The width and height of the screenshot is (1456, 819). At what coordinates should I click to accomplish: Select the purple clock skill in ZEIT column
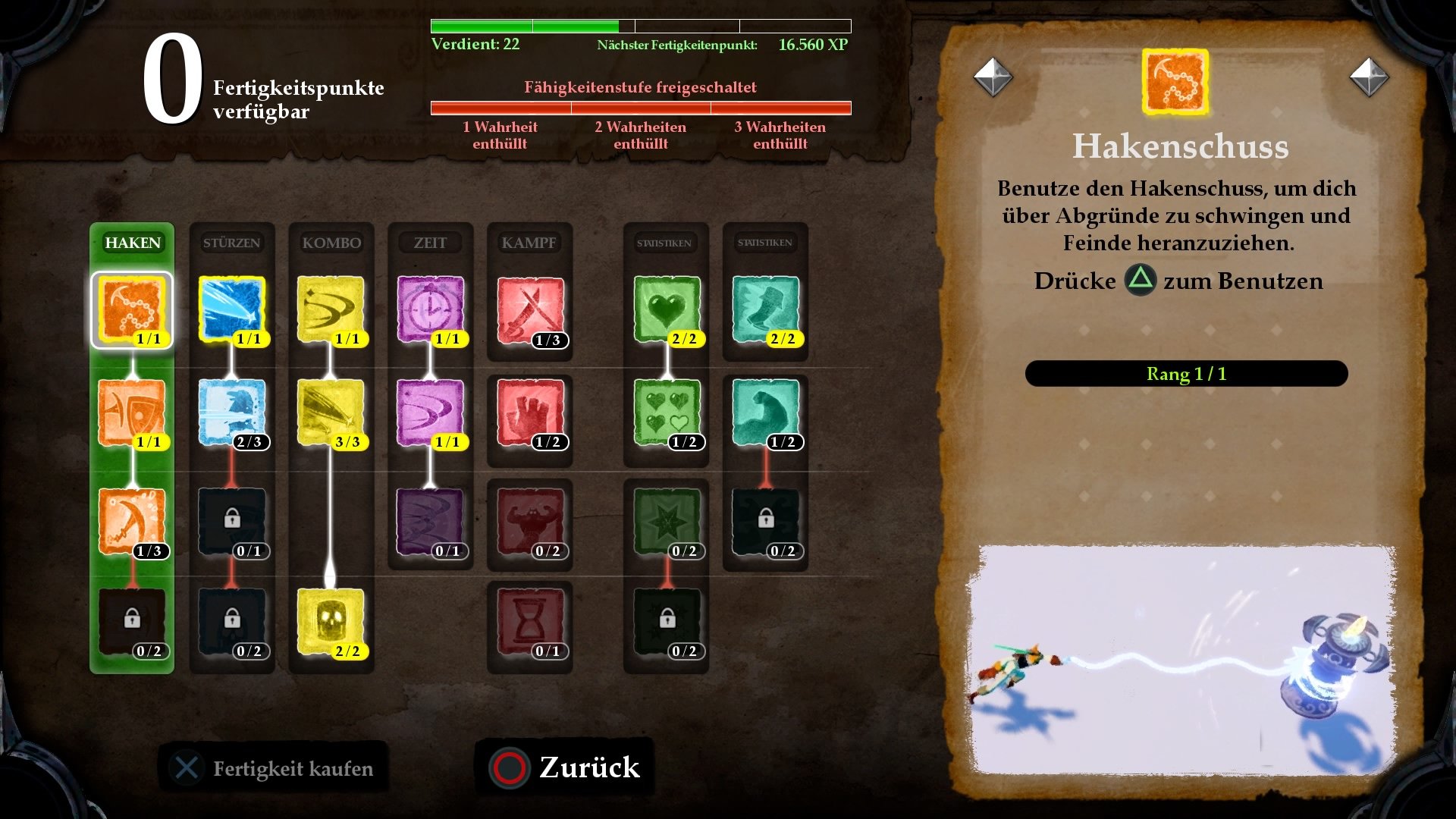[x=430, y=309]
